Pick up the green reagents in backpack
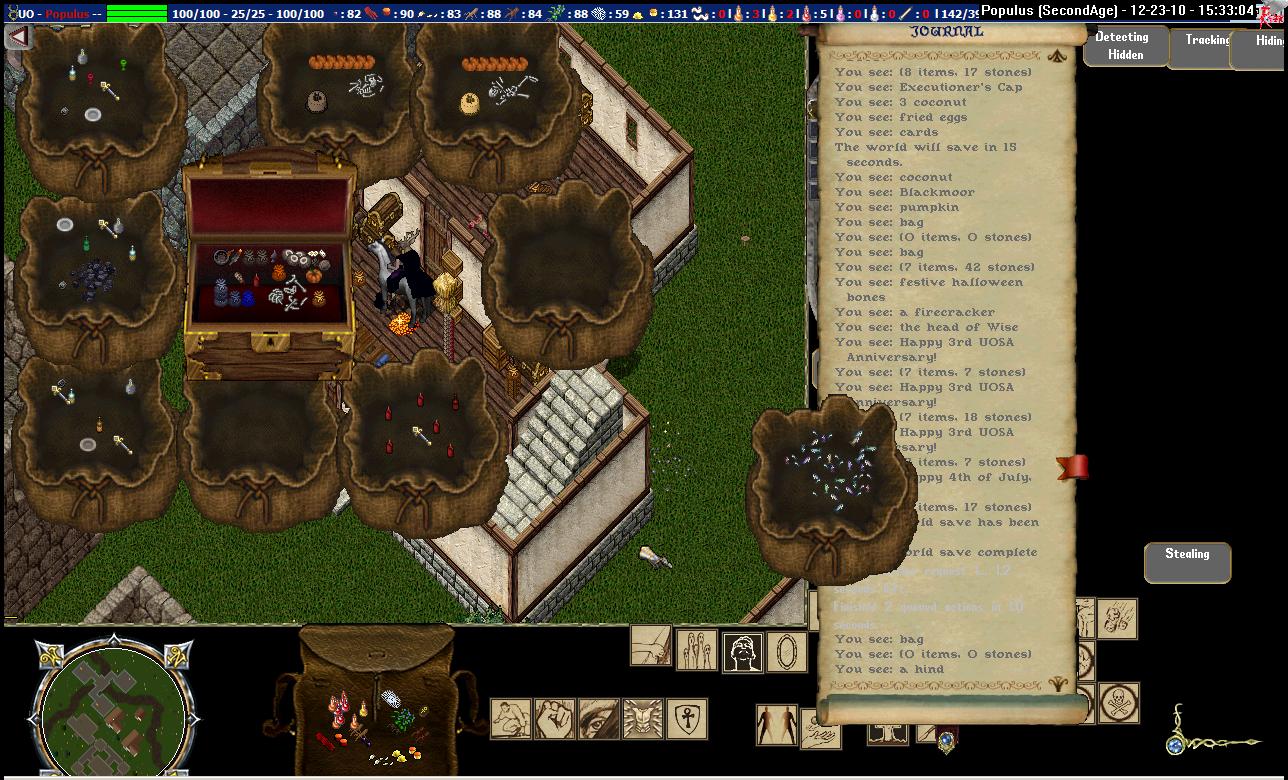This screenshot has width=1288, height=780. 402,720
